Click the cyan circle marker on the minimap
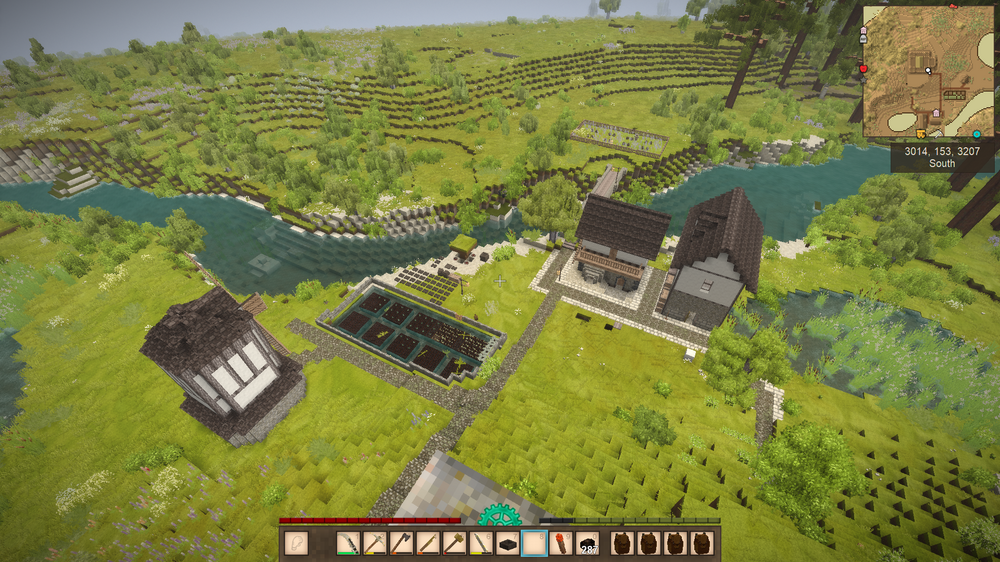 [x=976, y=133]
